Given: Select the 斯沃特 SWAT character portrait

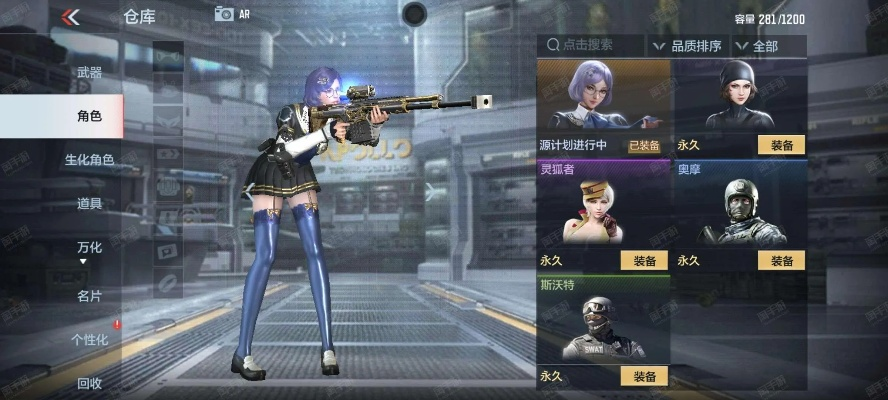Looking at the screenshot, I should tap(603, 327).
